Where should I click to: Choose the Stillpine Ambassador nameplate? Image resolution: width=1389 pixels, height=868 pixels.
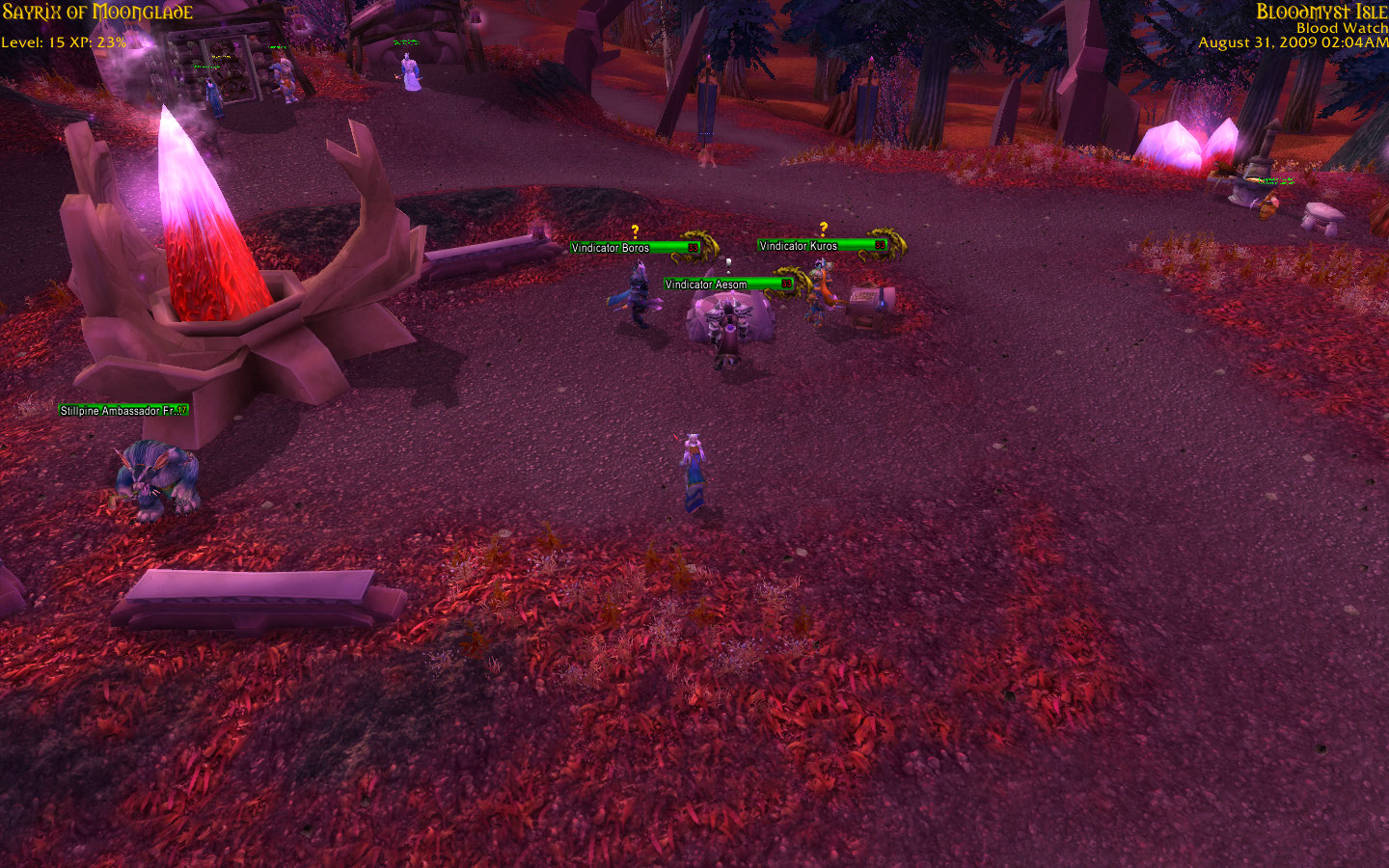point(123,411)
